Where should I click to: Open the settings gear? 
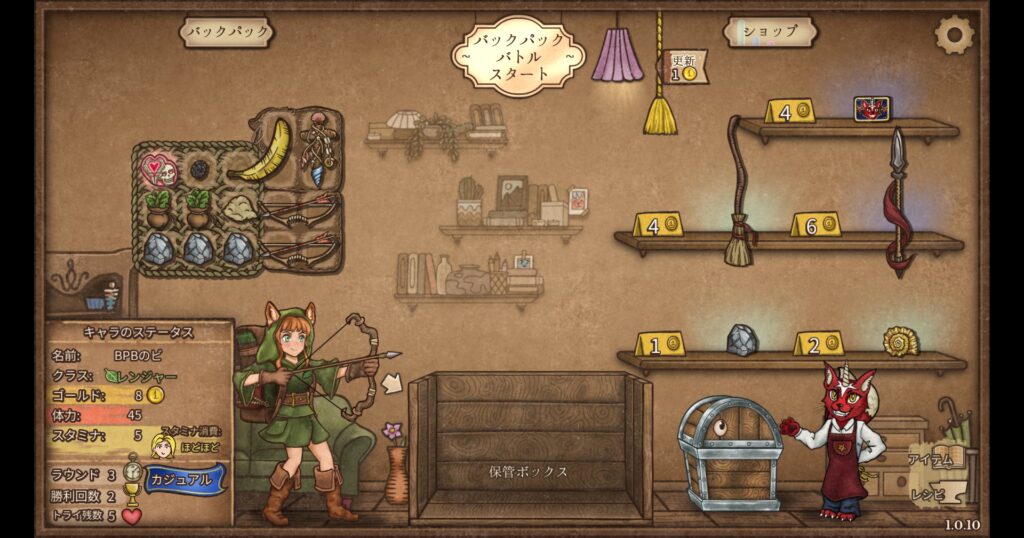[x=953, y=36]
